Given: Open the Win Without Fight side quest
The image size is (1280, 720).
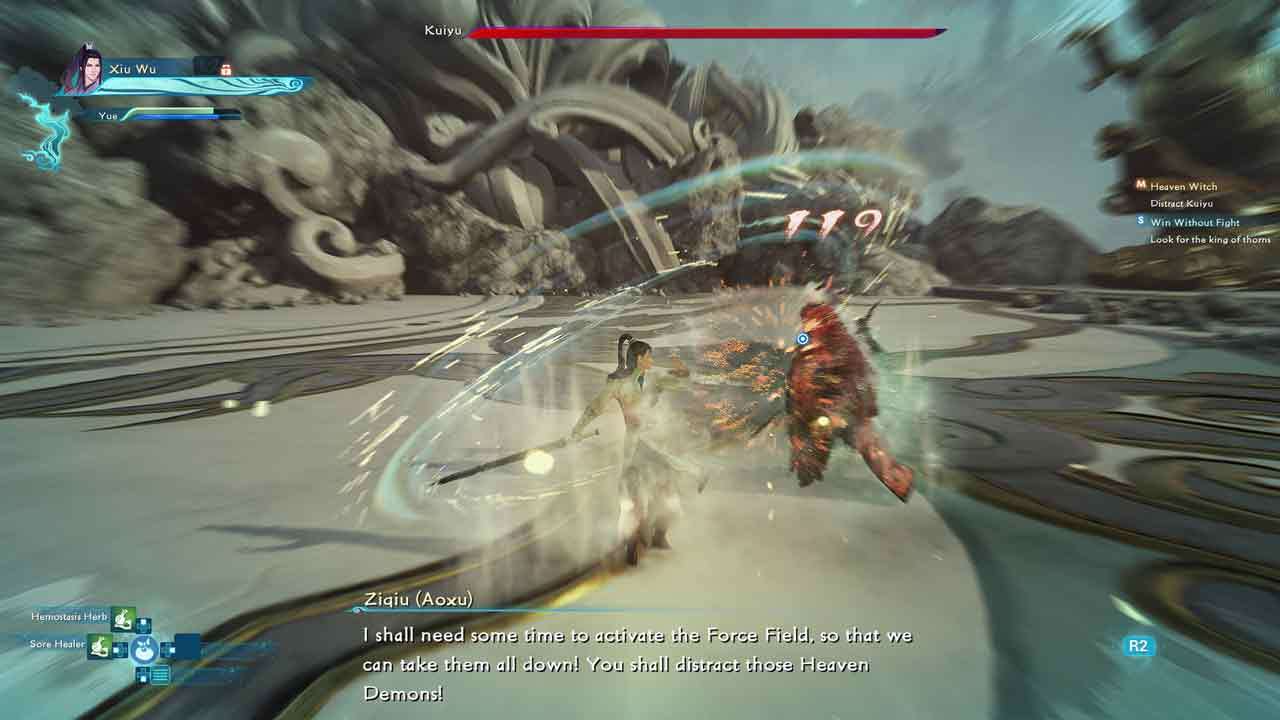Looking at the screenshot, I should click(x=1194, y=222).
